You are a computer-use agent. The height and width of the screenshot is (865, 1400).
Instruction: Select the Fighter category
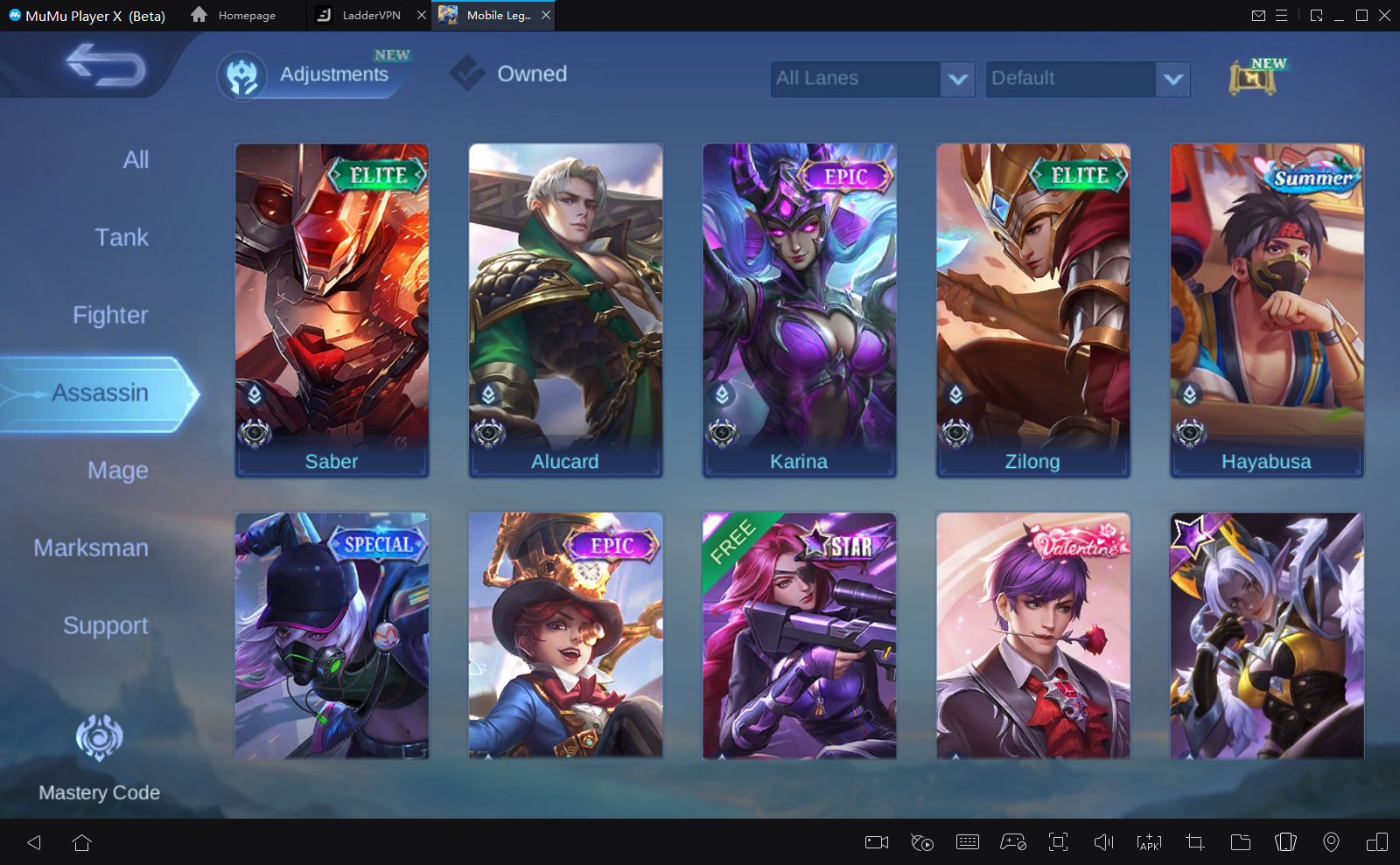(110, 316)
